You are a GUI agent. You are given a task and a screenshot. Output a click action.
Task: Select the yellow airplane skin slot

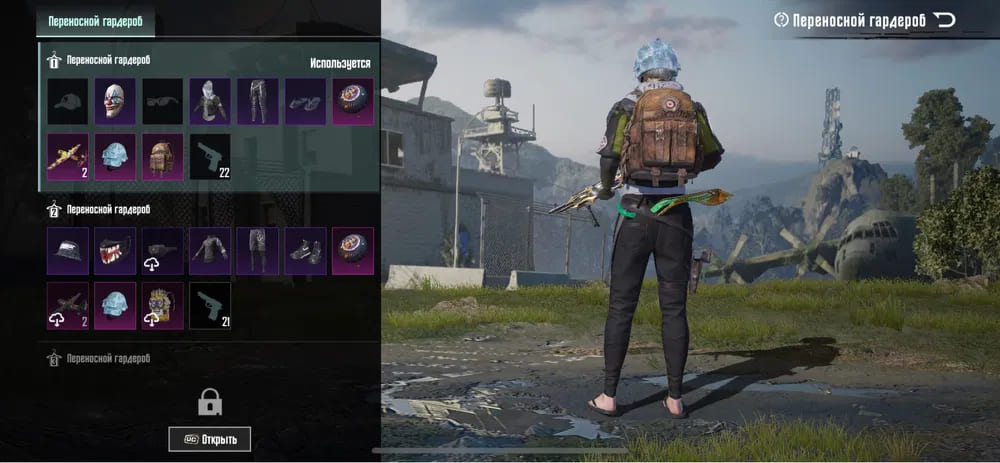[x=68, y=157]
